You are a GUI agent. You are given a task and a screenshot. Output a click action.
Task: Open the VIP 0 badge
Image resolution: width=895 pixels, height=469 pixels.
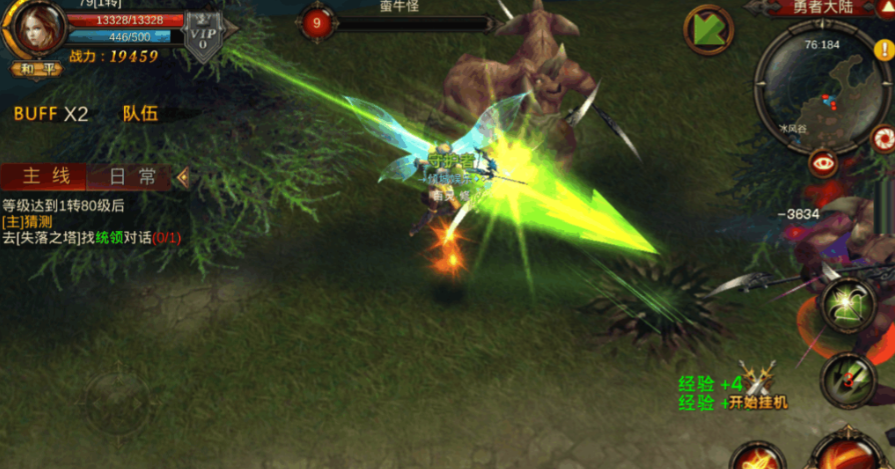(203, 39)
